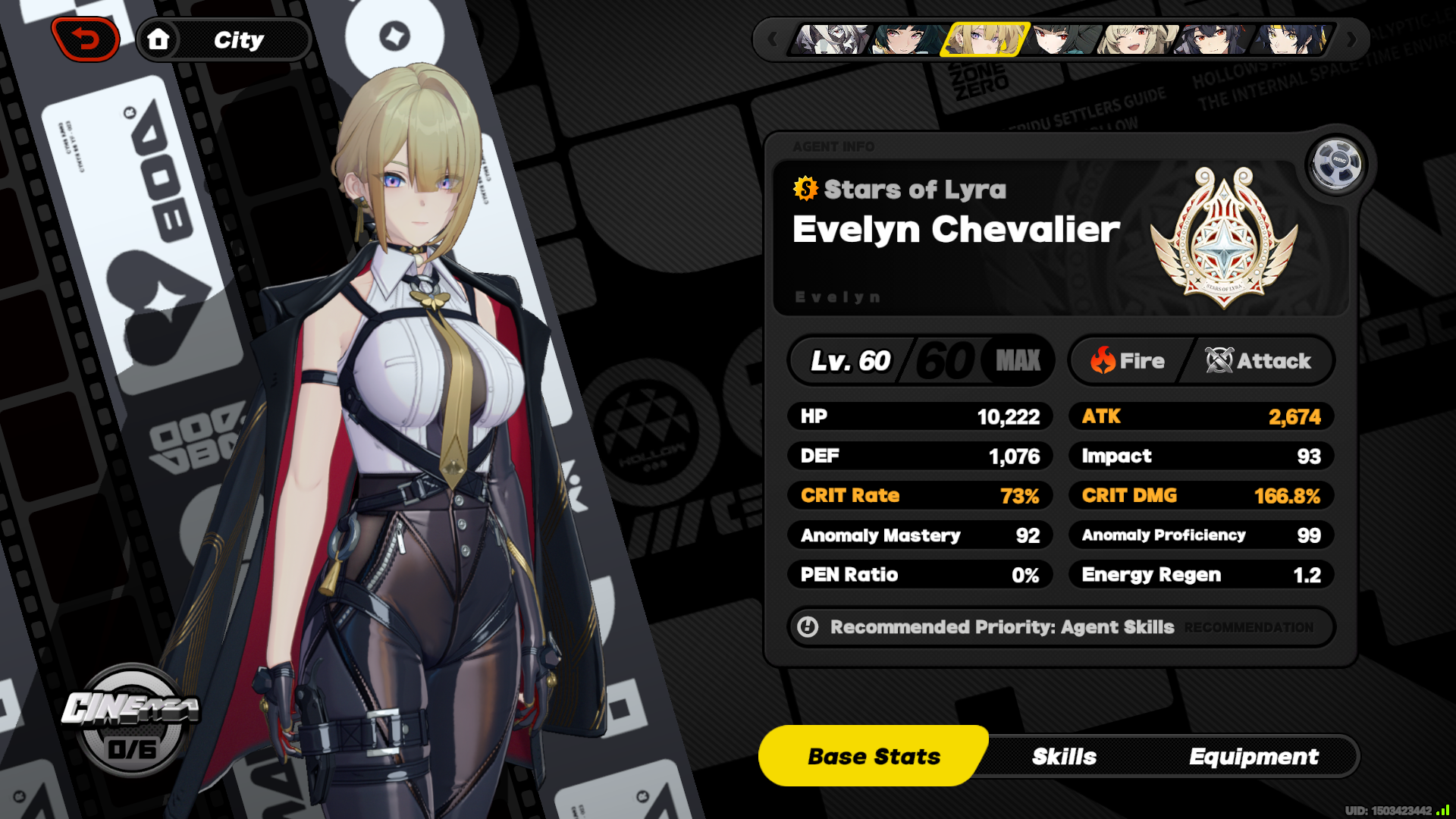Open the Equipment tab
The image size is (1456, 819).
(1255, 756)
